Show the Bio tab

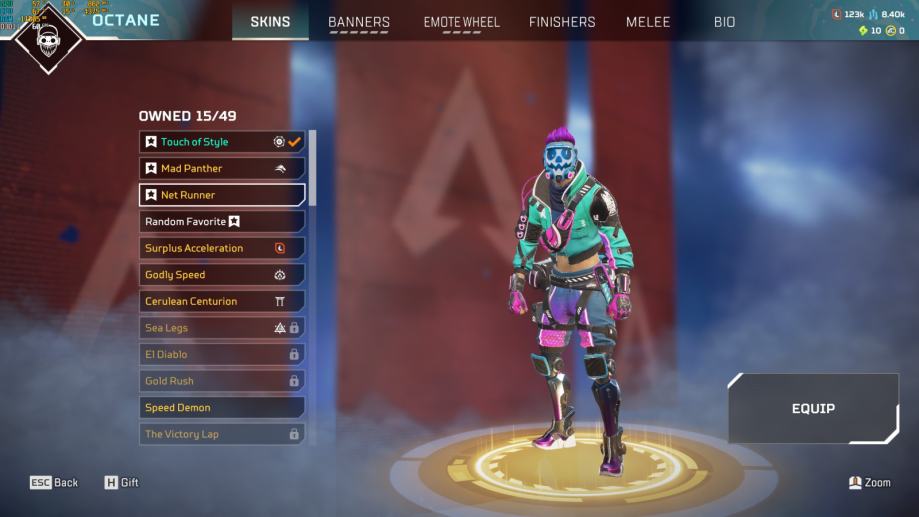724,22
